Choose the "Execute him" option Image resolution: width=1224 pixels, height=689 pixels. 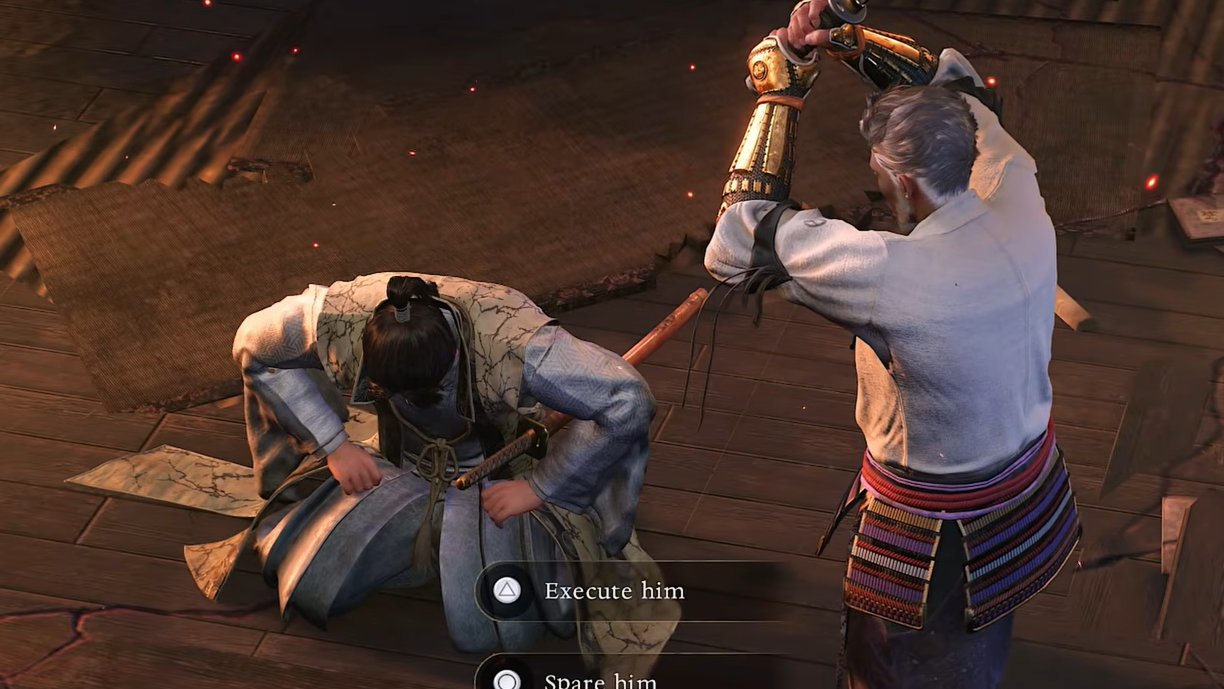(x=613, y=591)
